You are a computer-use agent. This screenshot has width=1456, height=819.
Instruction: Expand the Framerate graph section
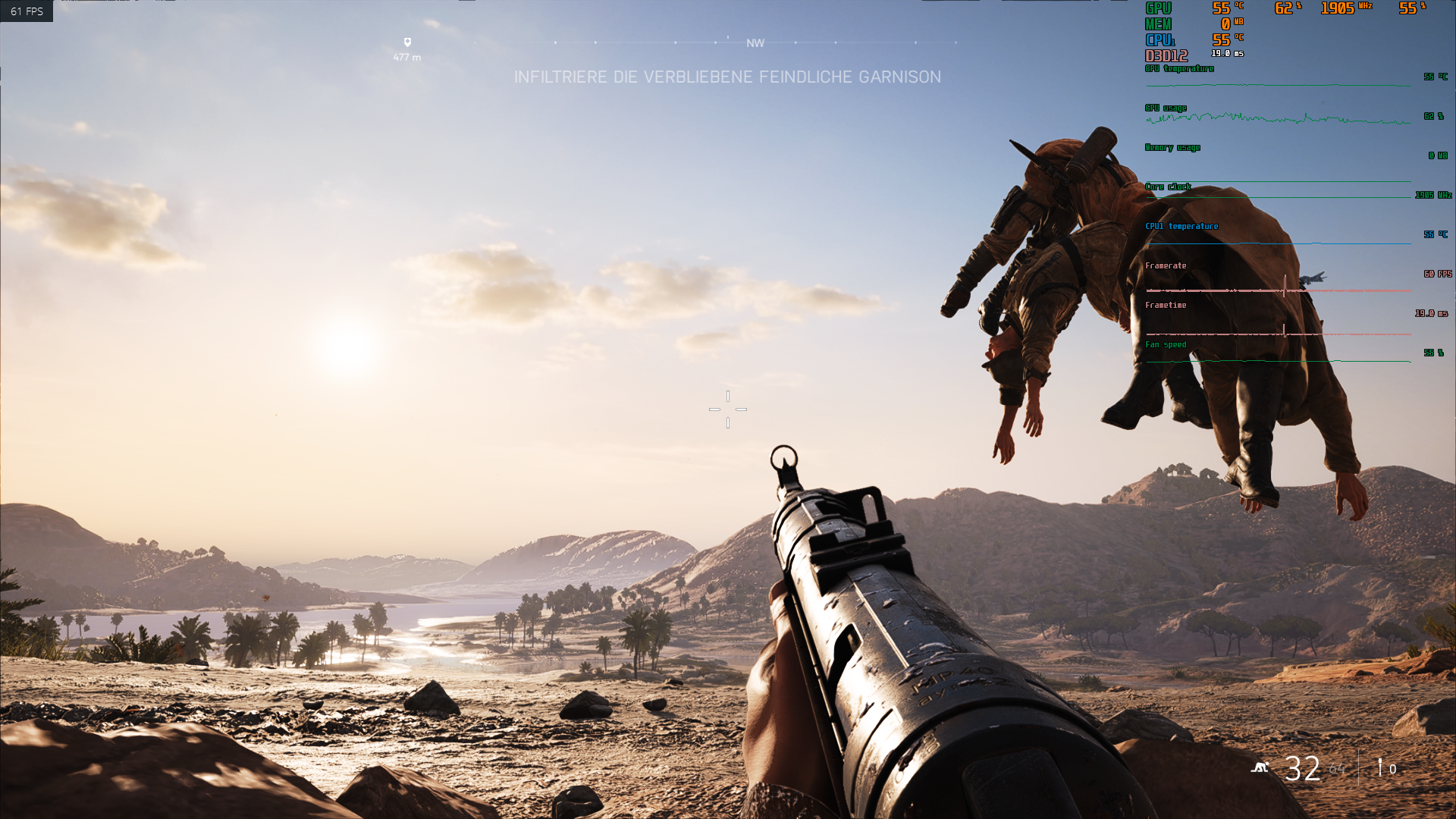coord(1166,265)
